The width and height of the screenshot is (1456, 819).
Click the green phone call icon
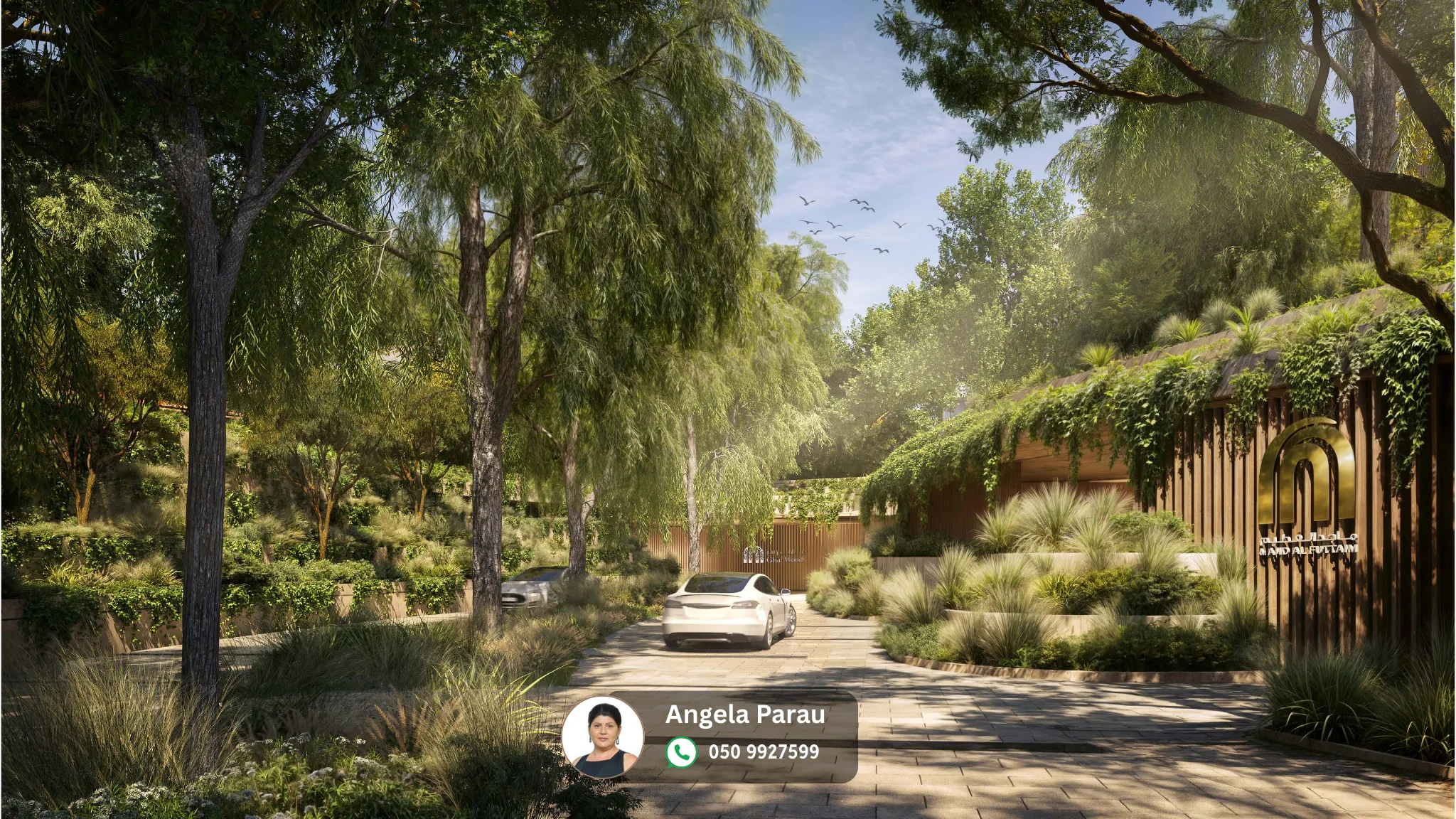681,752
